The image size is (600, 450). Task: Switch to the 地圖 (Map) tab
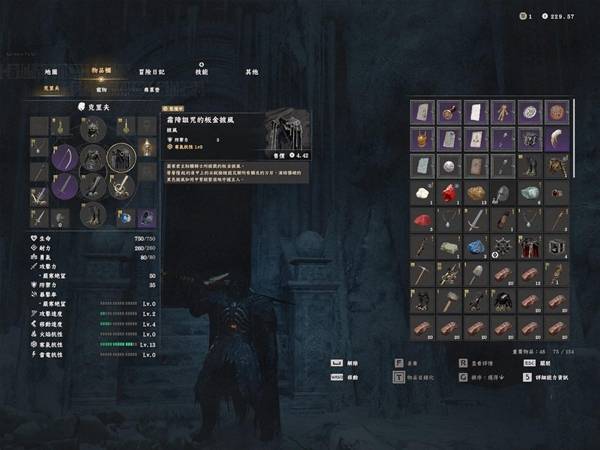[x=51, y=72]
